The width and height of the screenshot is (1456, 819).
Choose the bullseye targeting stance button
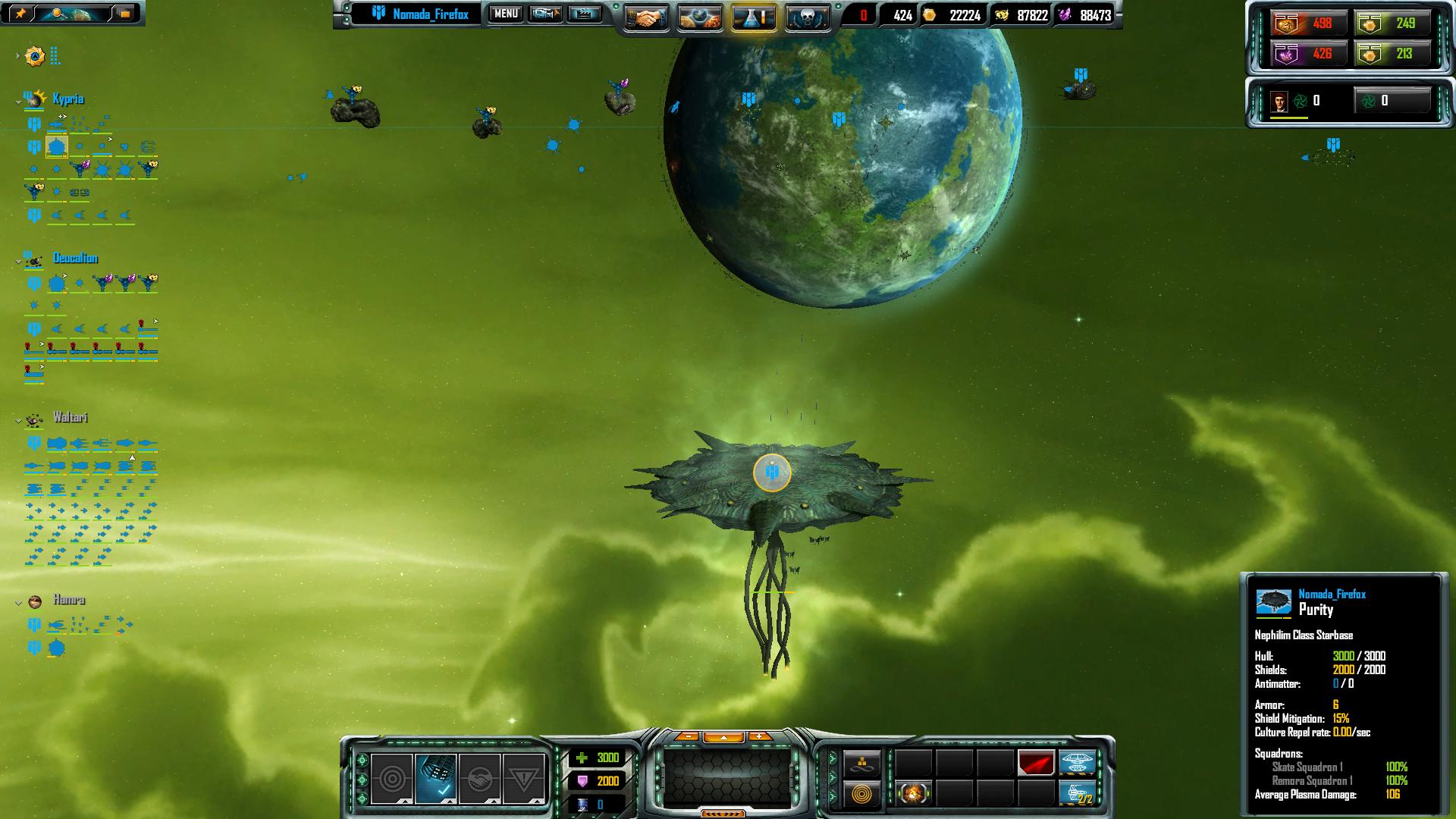(392, 779)
